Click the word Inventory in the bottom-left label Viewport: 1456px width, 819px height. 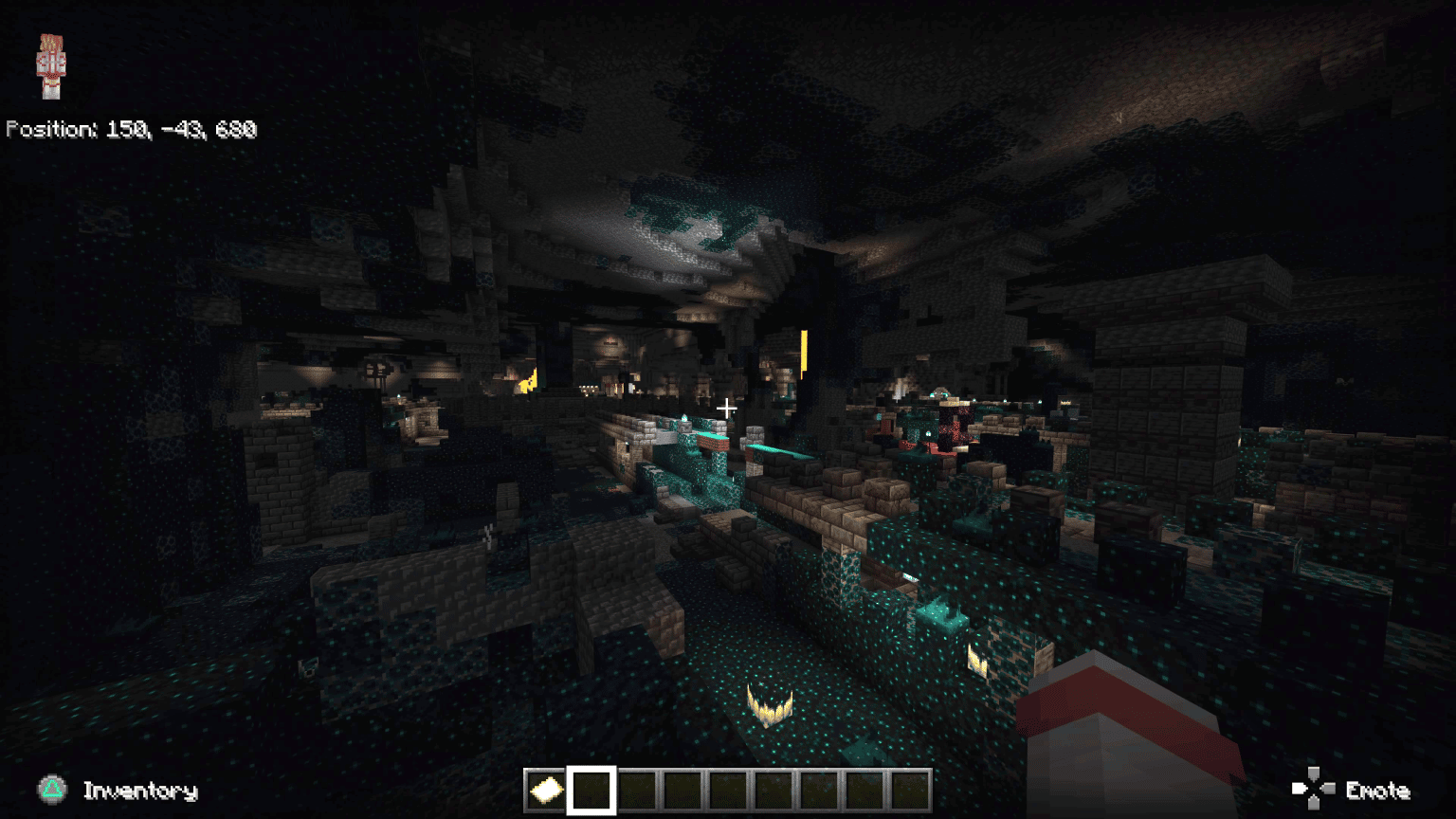[140, 791]
